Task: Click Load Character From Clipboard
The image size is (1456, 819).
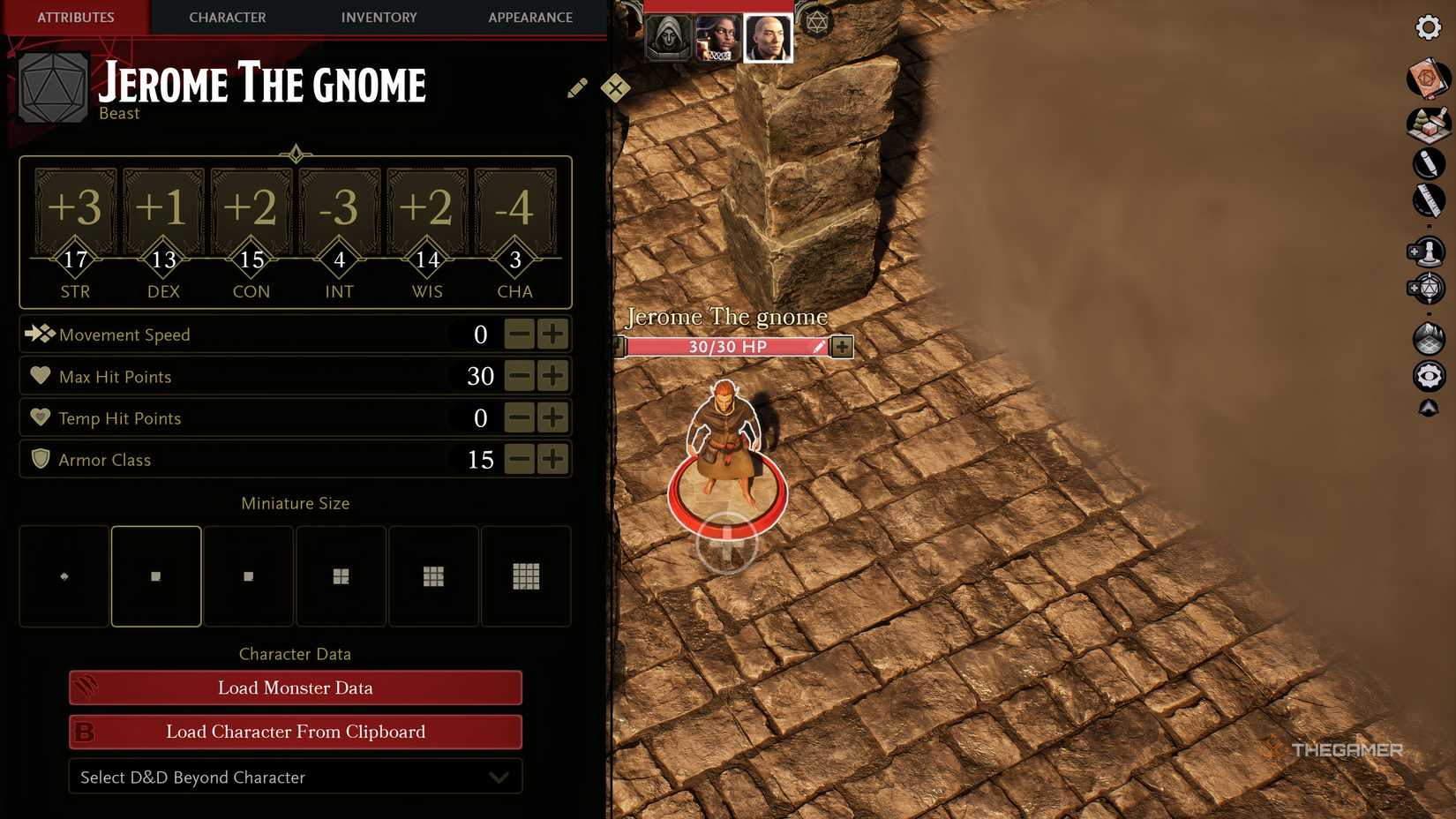Action: pyautogui.click(x=295, y=732)
